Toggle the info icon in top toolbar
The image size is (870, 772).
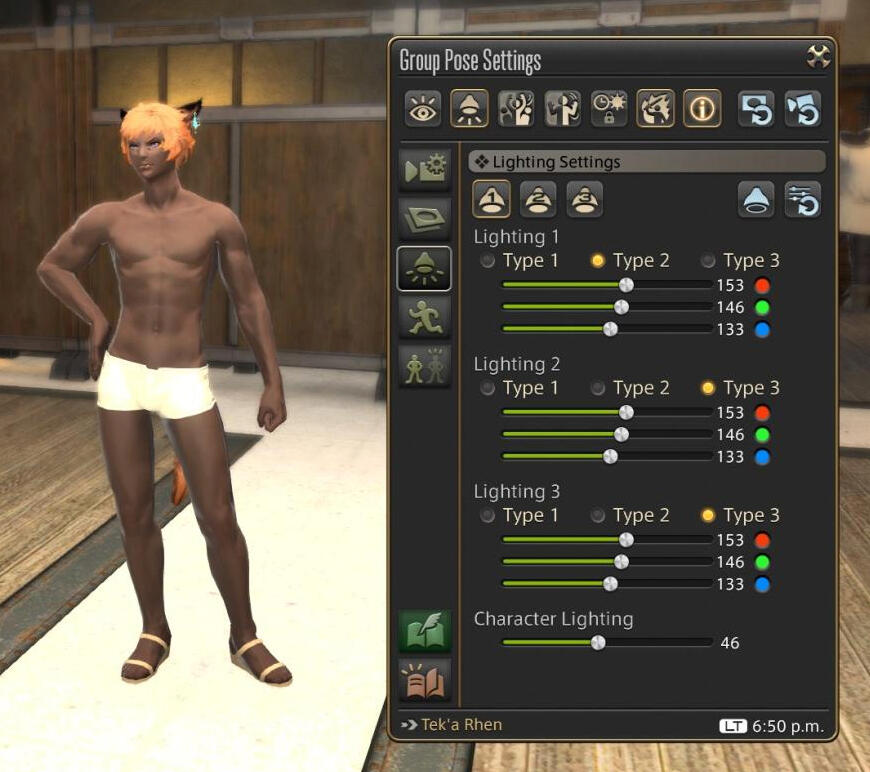coord(702,109)
